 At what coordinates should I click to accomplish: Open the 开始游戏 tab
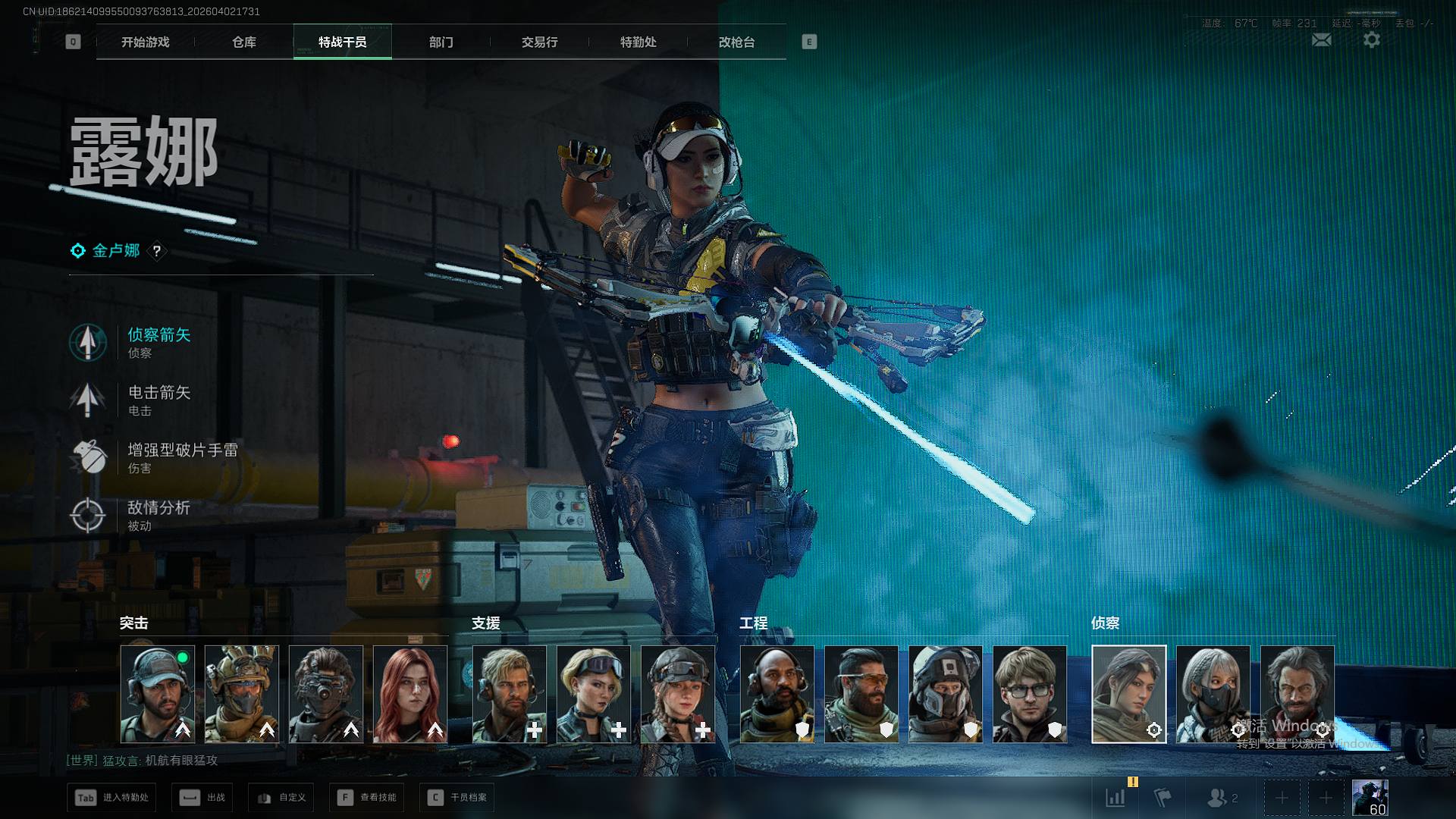146,42
